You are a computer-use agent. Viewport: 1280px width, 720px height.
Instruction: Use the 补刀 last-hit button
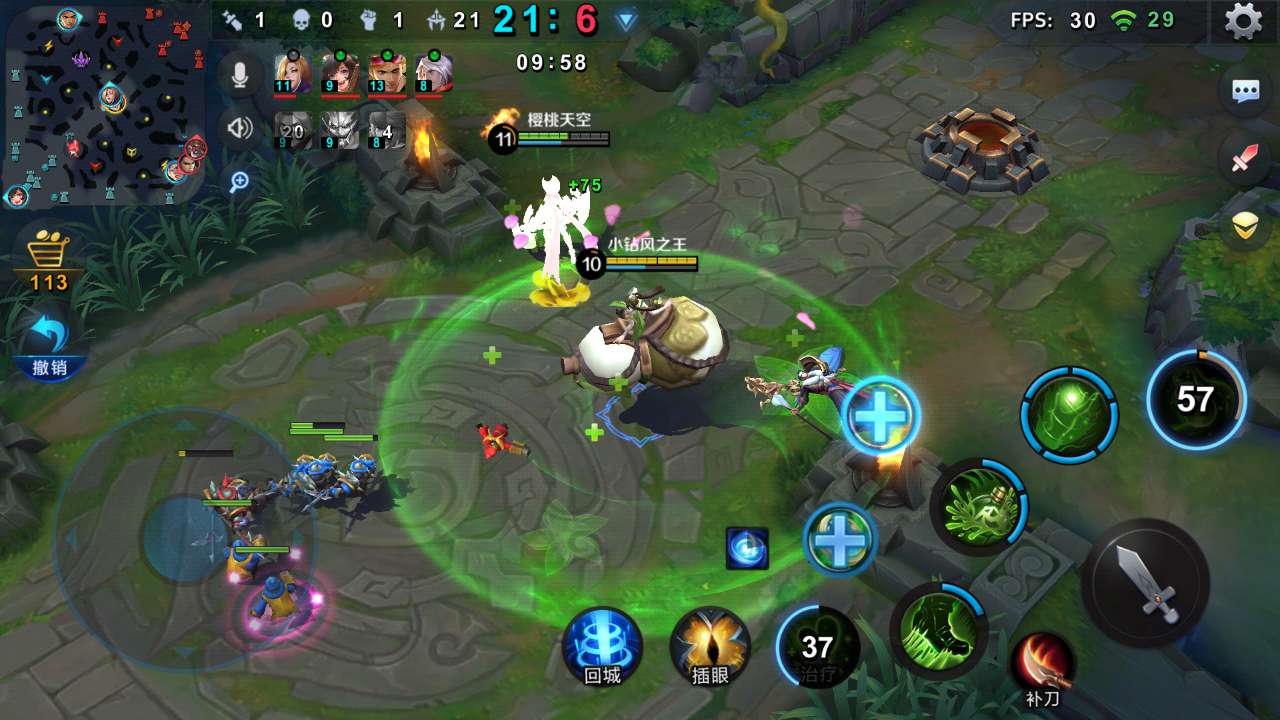click(x=1043, y=667)
